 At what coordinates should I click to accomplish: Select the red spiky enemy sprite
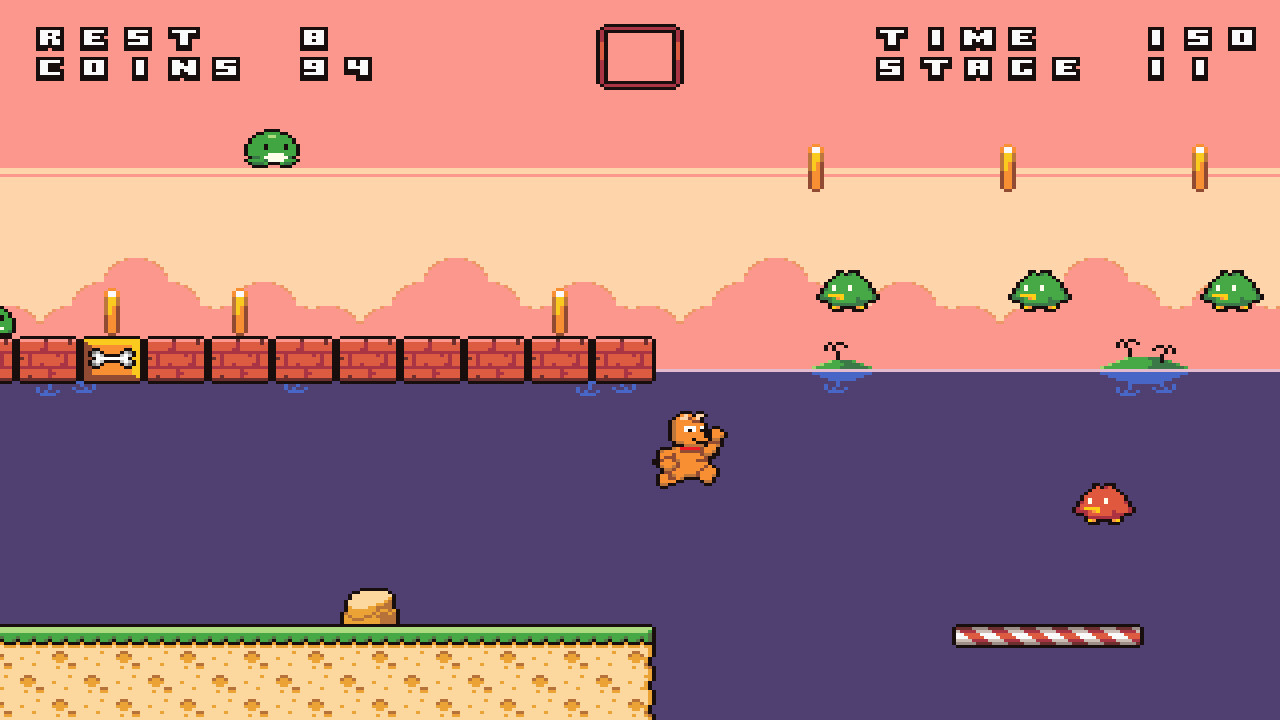[x=1102, y=505]
